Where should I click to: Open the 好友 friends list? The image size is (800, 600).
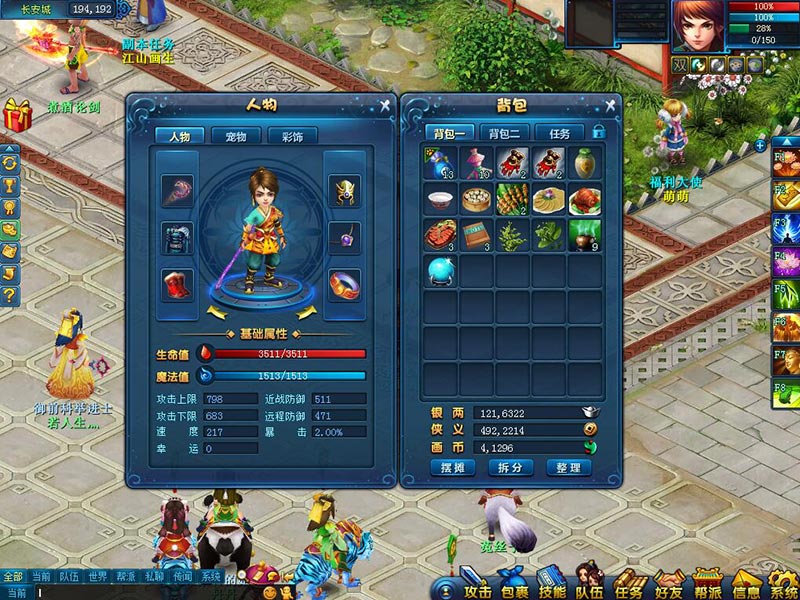(665, 583)
